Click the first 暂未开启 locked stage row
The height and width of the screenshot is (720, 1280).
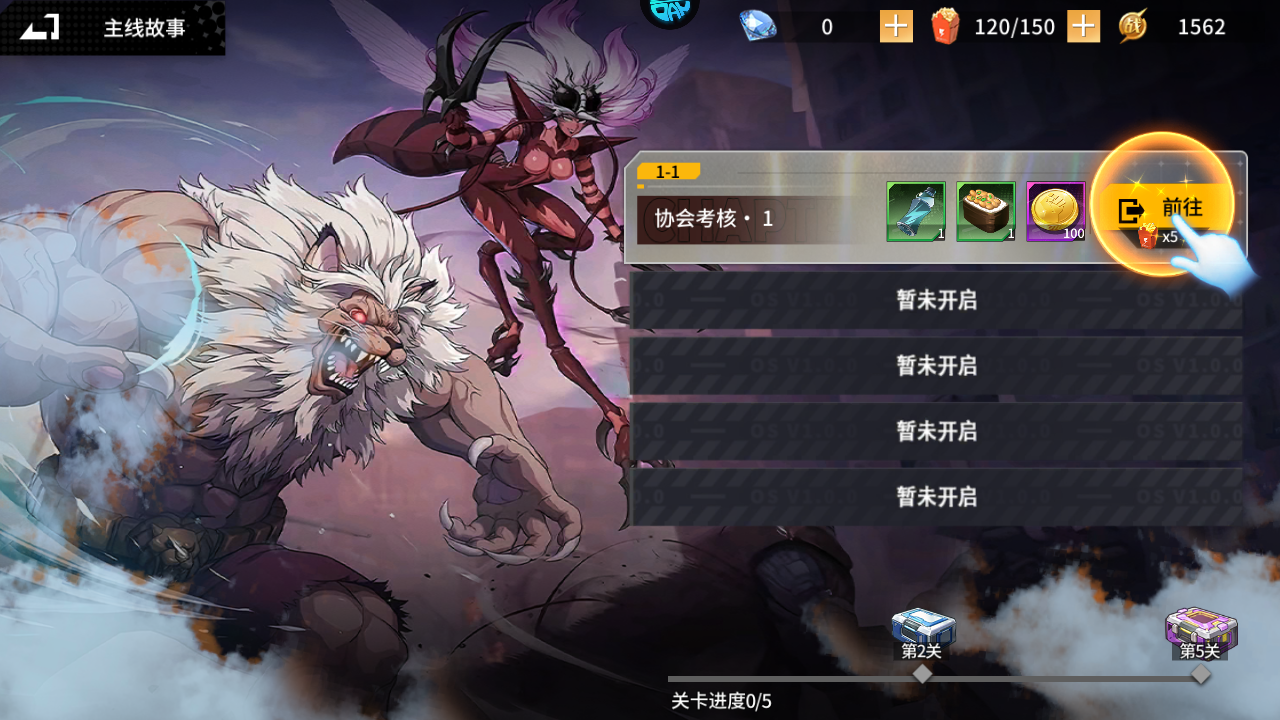tap(935, 301)
